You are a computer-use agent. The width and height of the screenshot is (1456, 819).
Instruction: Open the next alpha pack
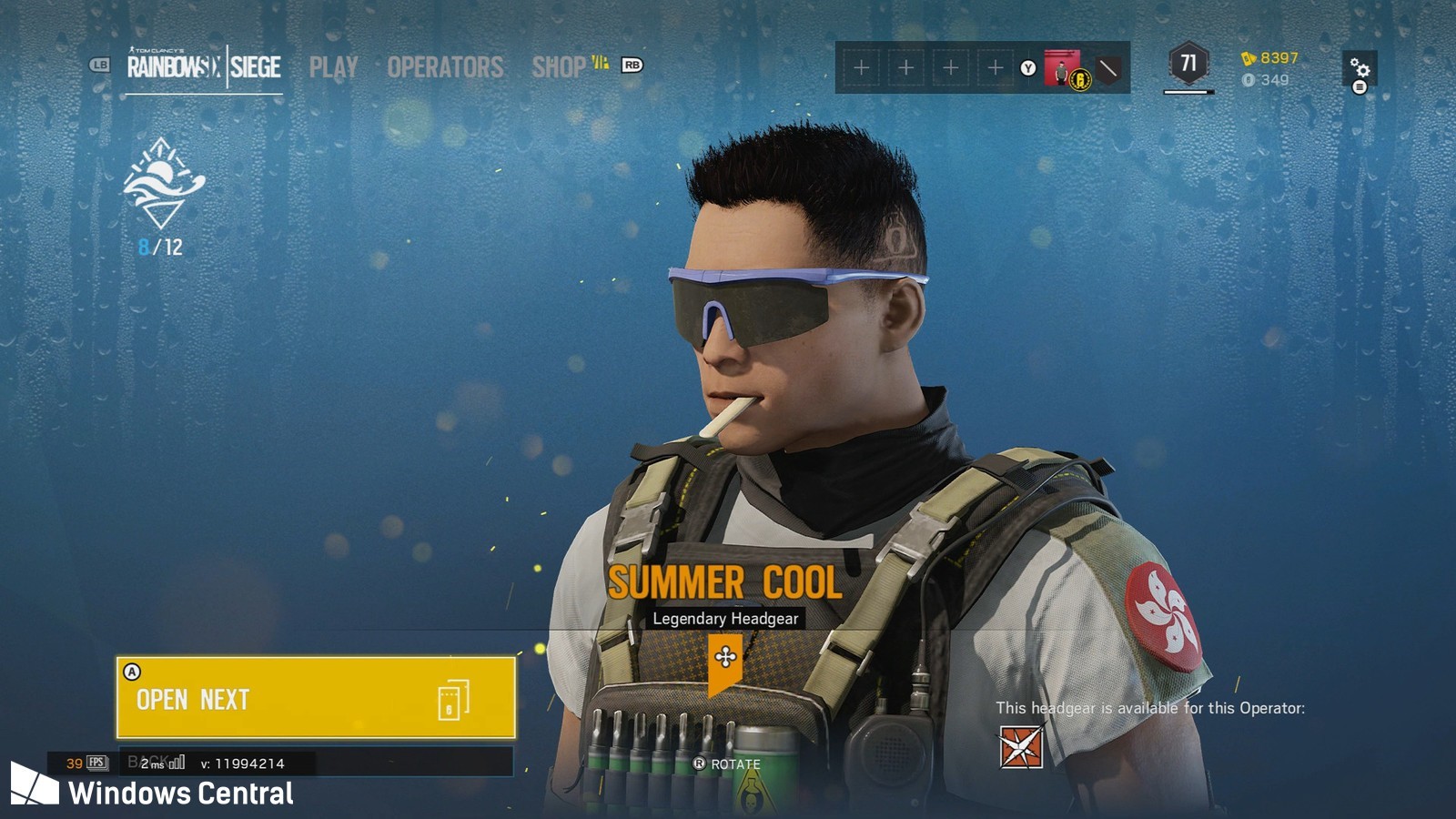[x=316, y=698]
